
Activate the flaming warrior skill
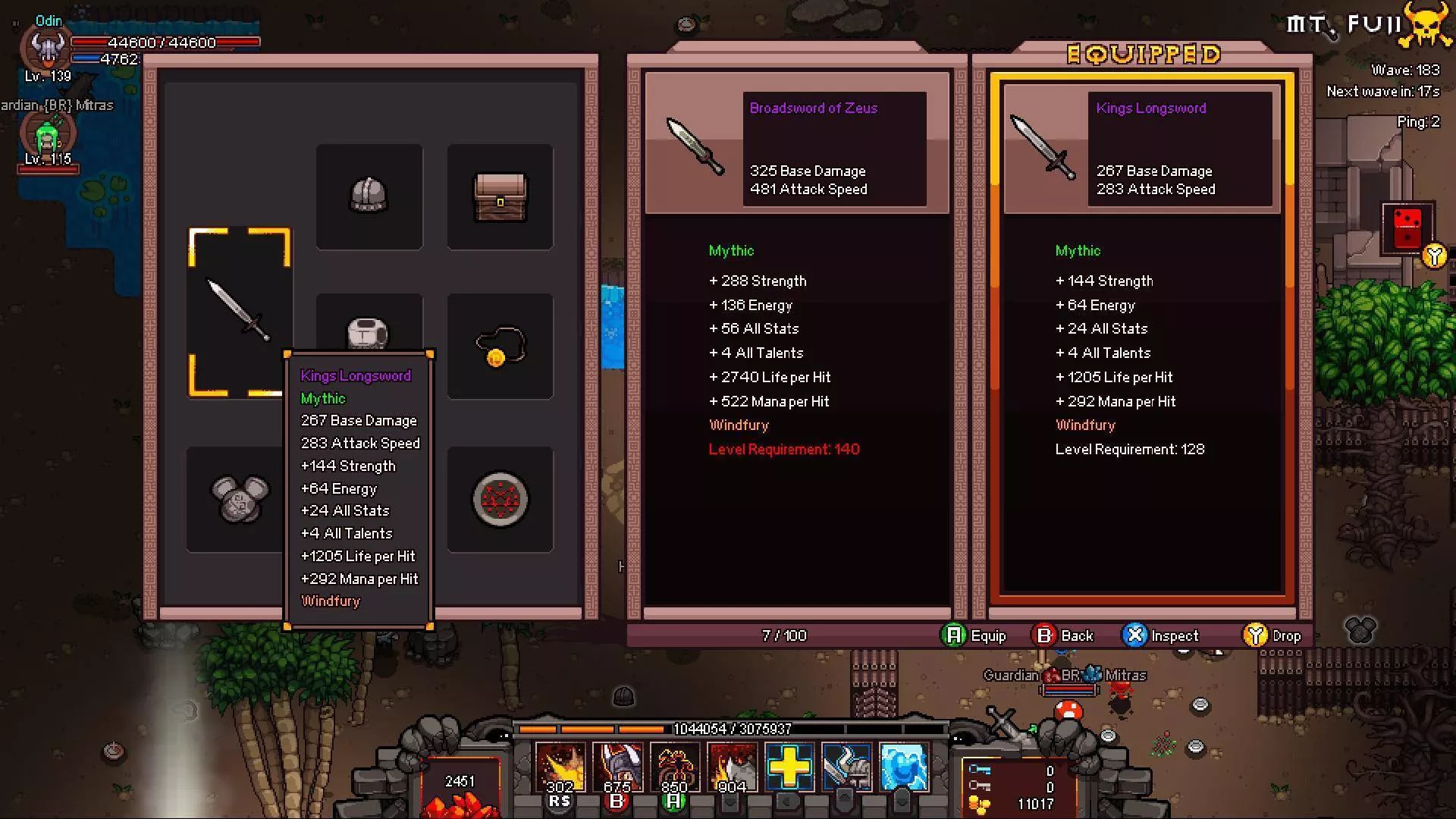click(x=732, y=767)
